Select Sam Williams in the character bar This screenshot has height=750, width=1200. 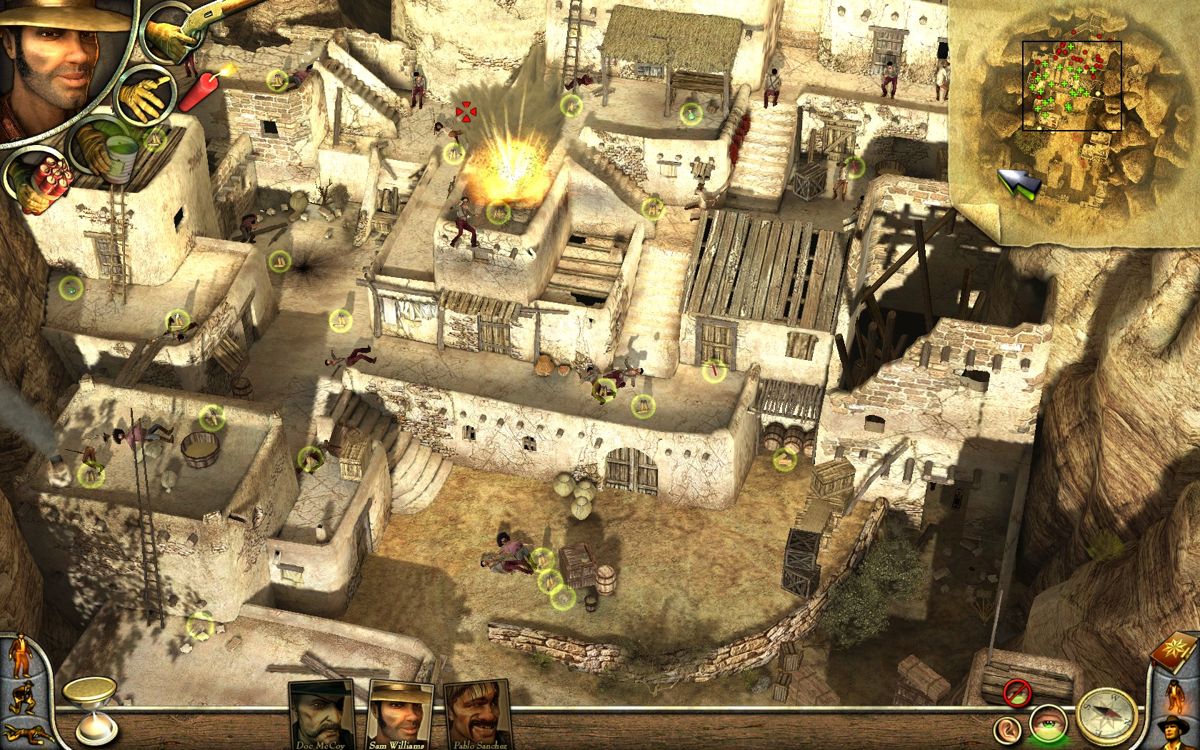(400, 714)
